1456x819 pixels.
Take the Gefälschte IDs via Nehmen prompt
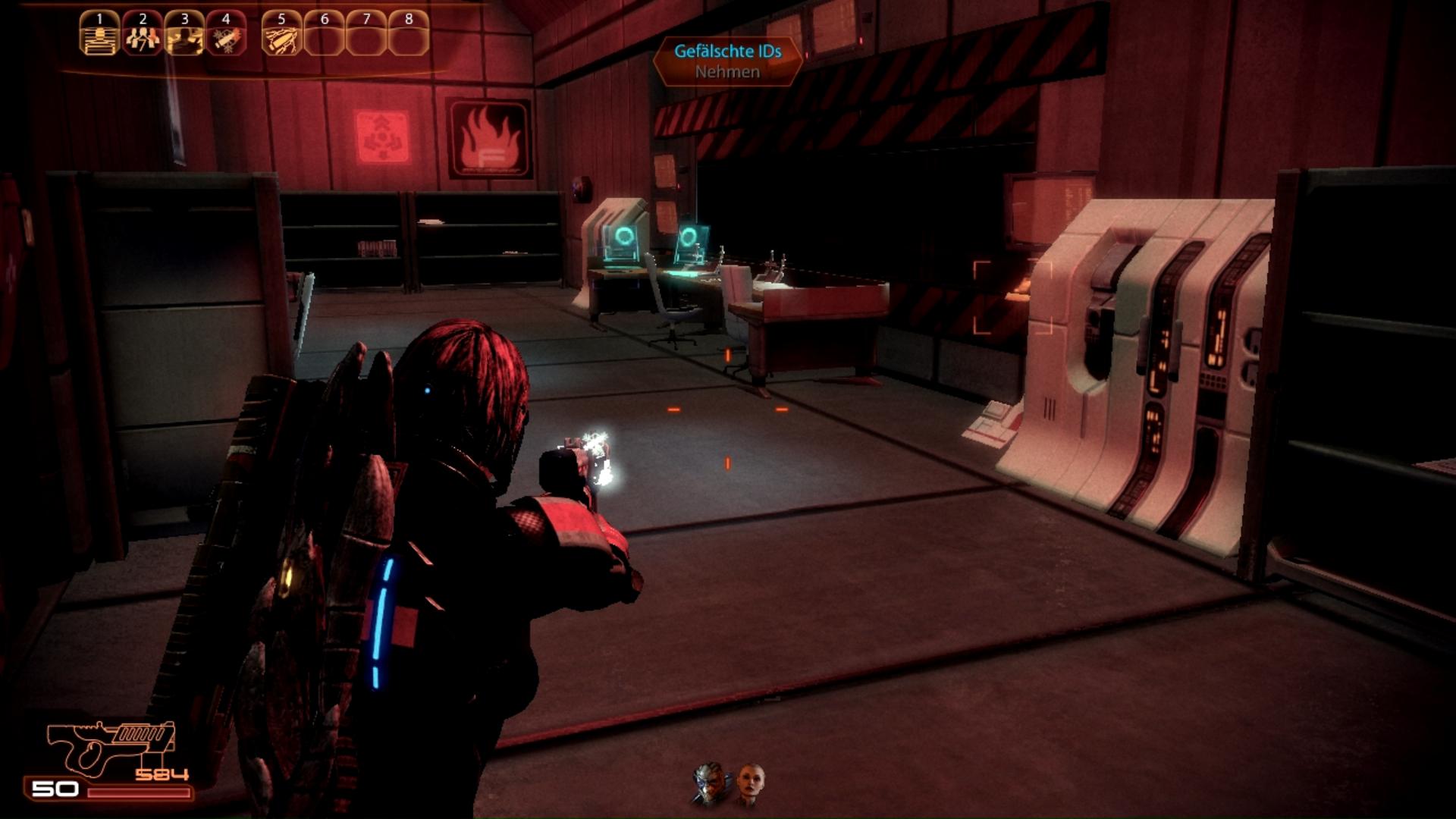(727, 71)
